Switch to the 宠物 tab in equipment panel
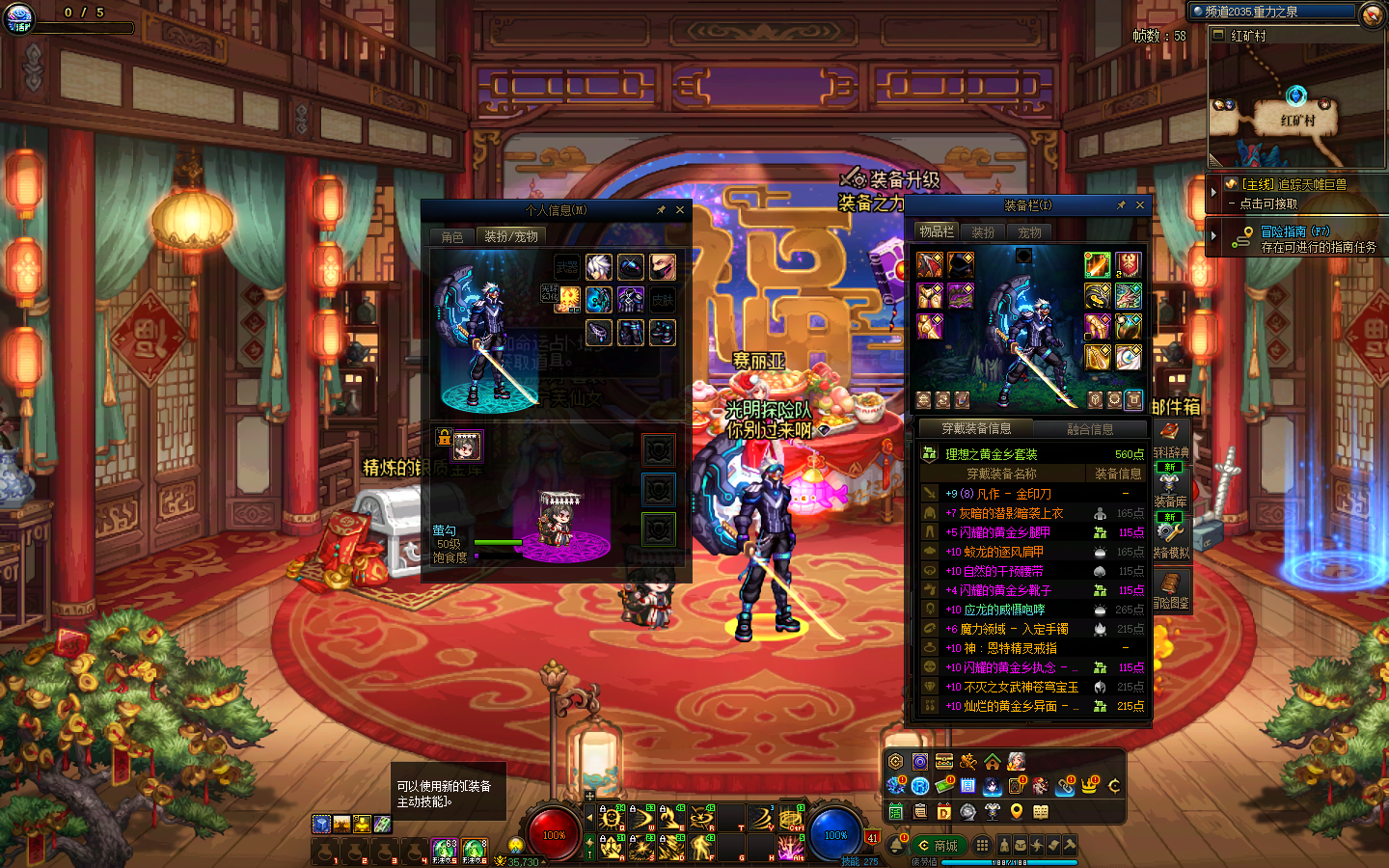 coord(1030,232)
